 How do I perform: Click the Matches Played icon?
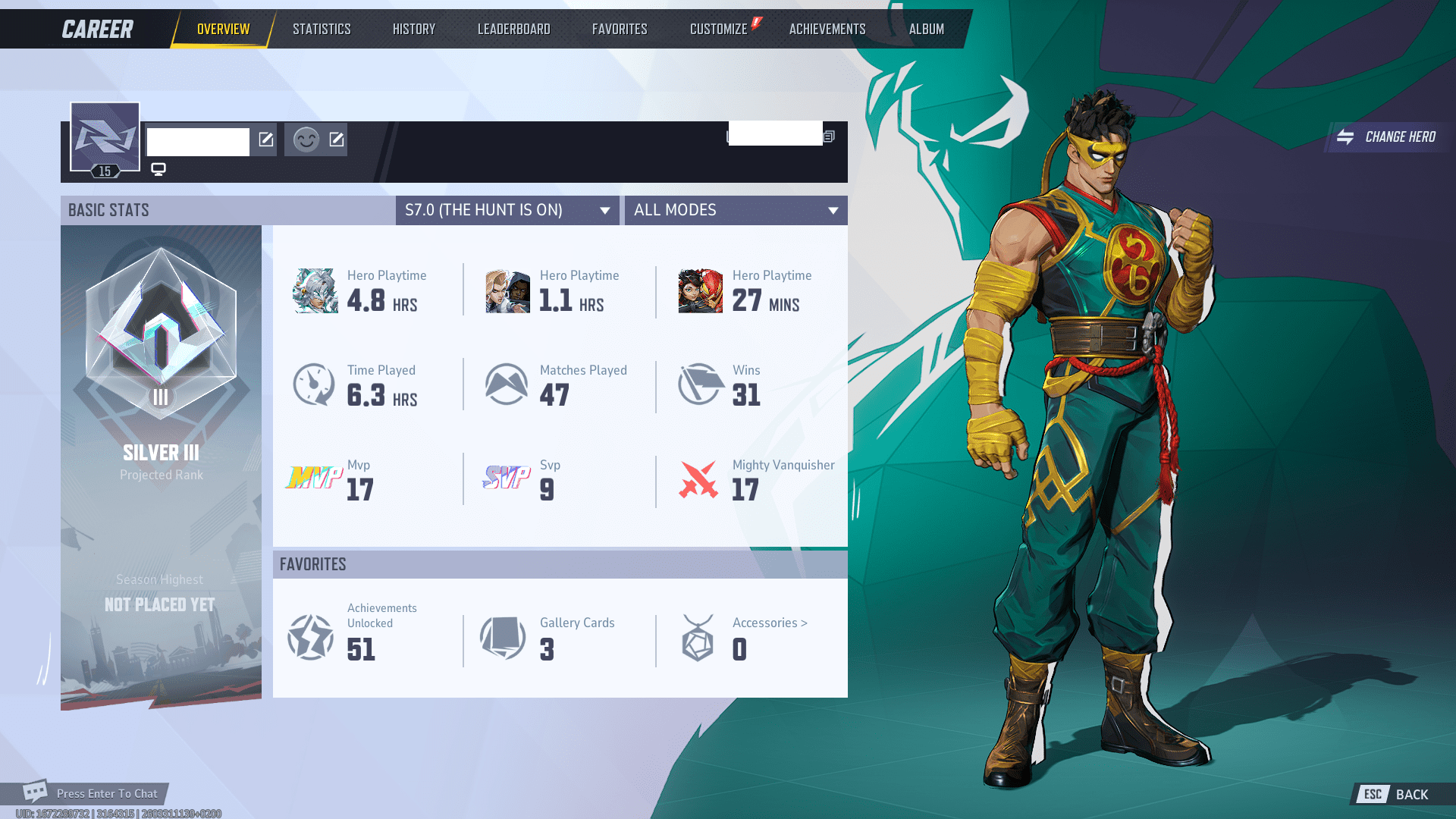tap(507, 384)
